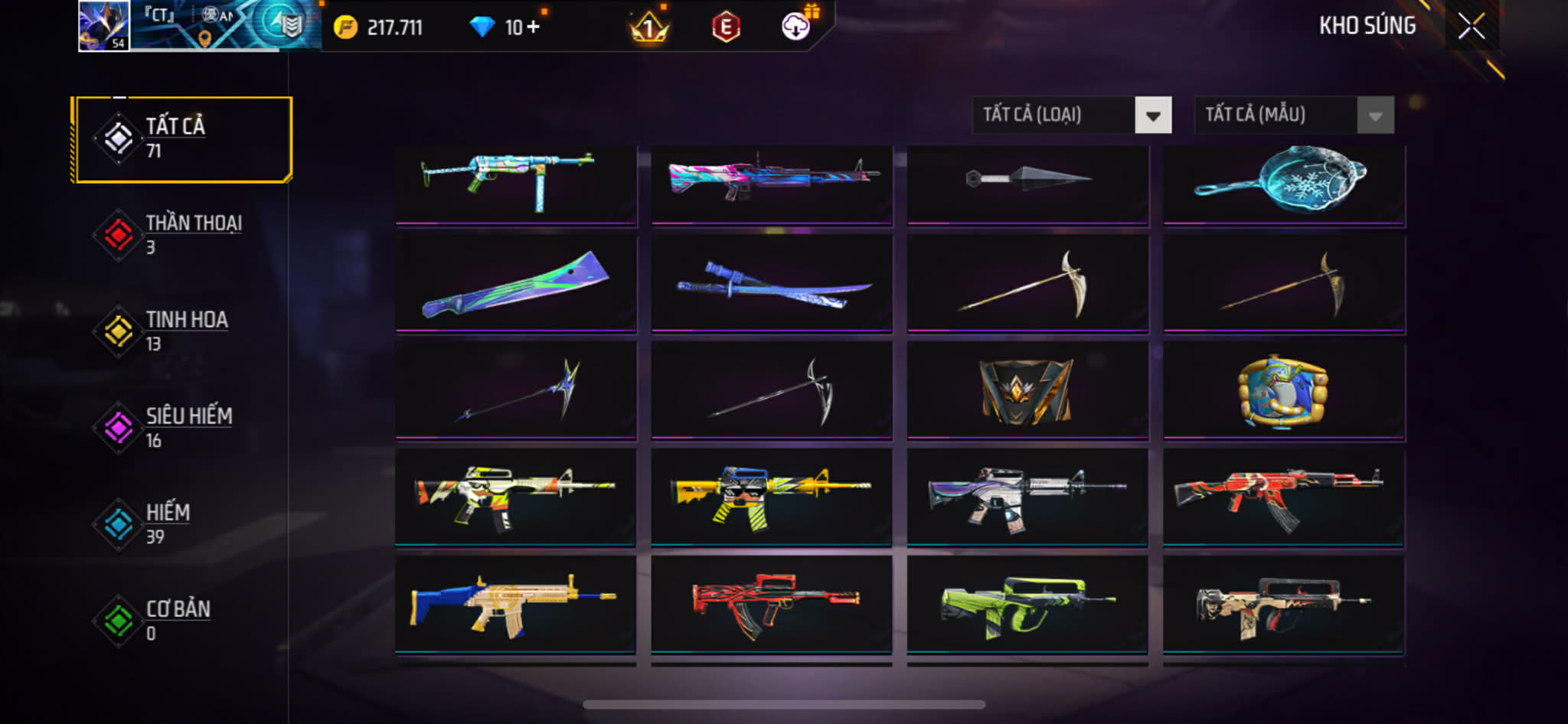Pick the kunai throwing knife skin
The image size is (1568, 724).
click(1027, 184)
